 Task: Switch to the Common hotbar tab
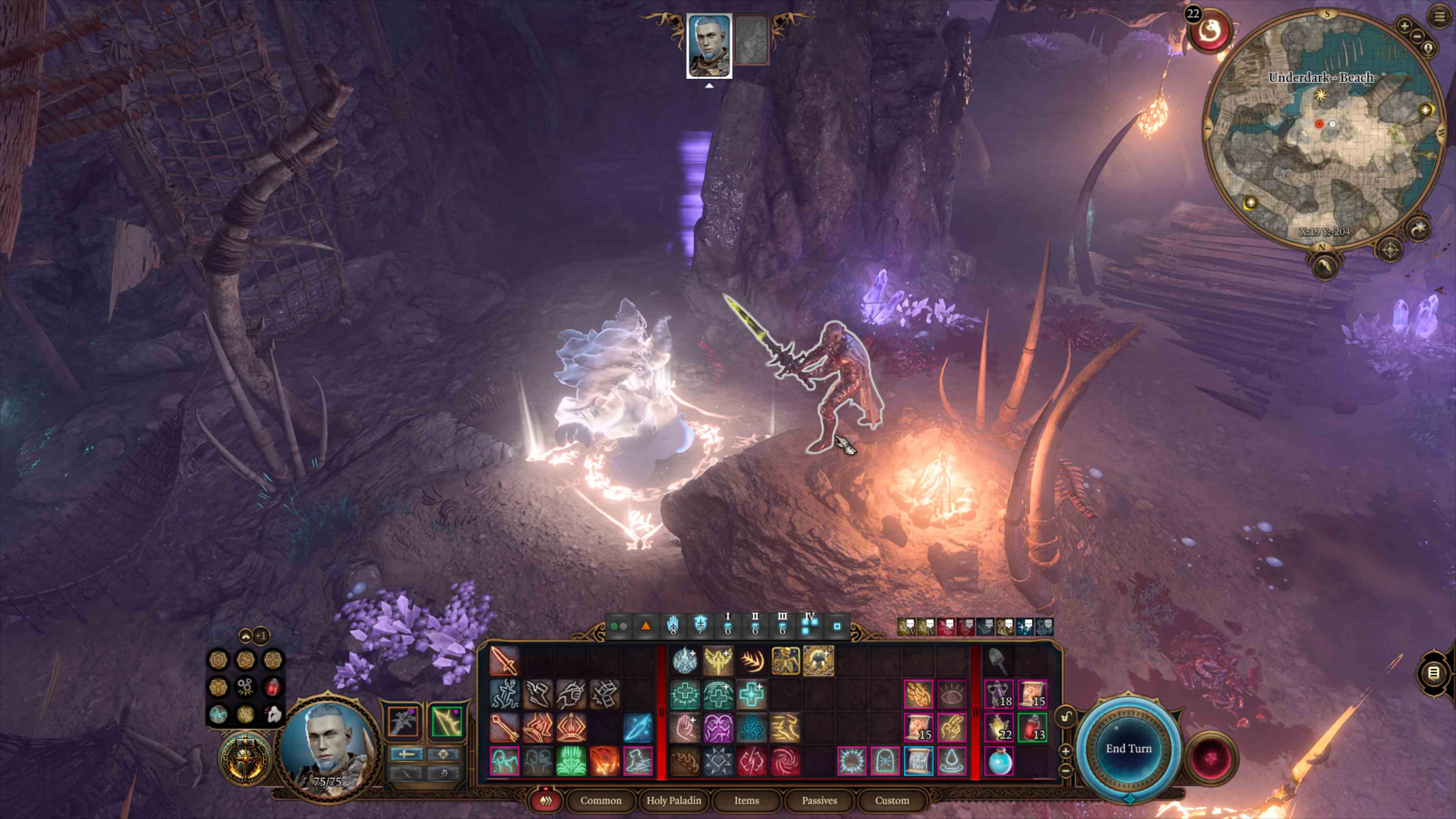[x=600, y=800]
